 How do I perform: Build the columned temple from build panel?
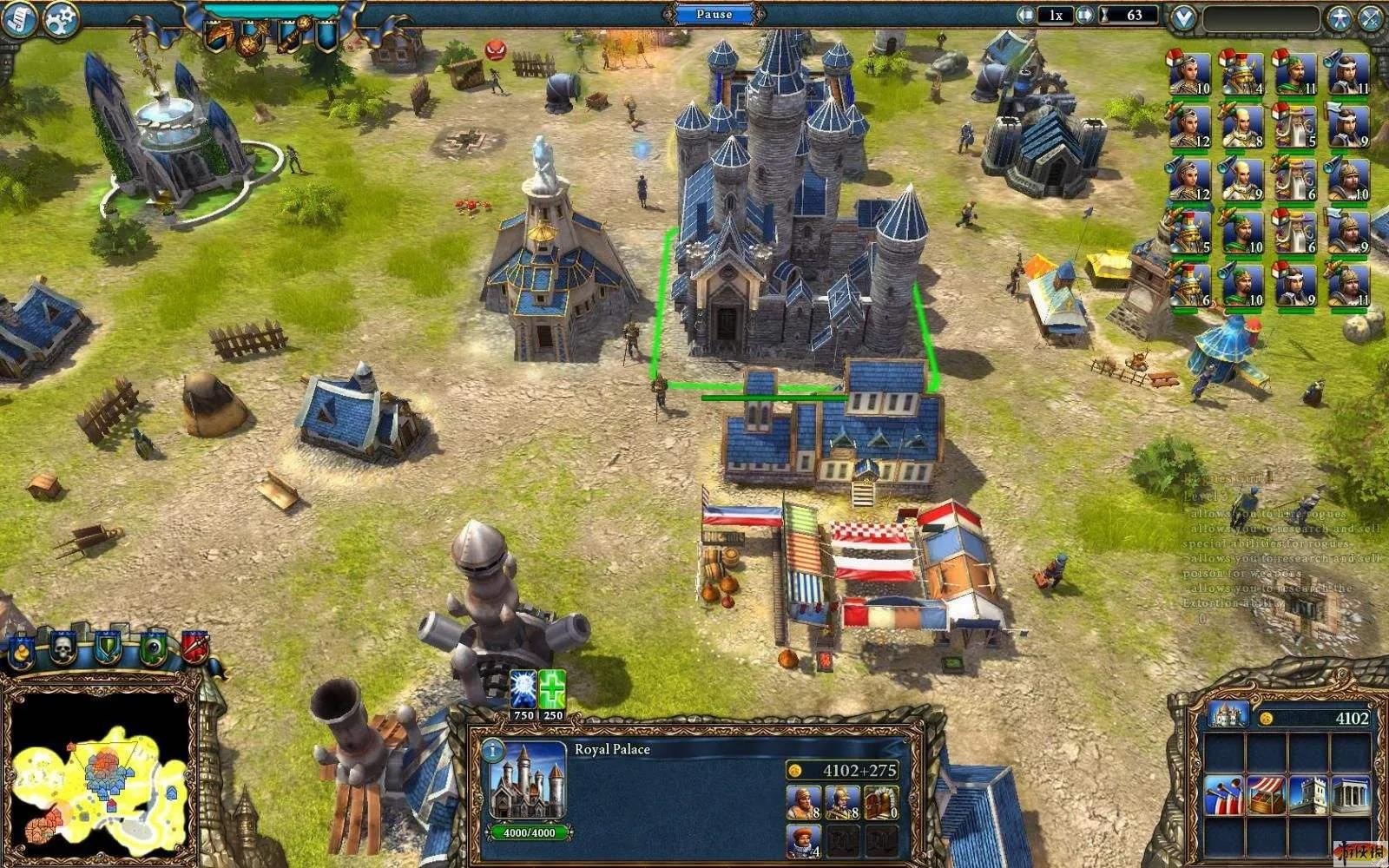[x=1350, y=796]
